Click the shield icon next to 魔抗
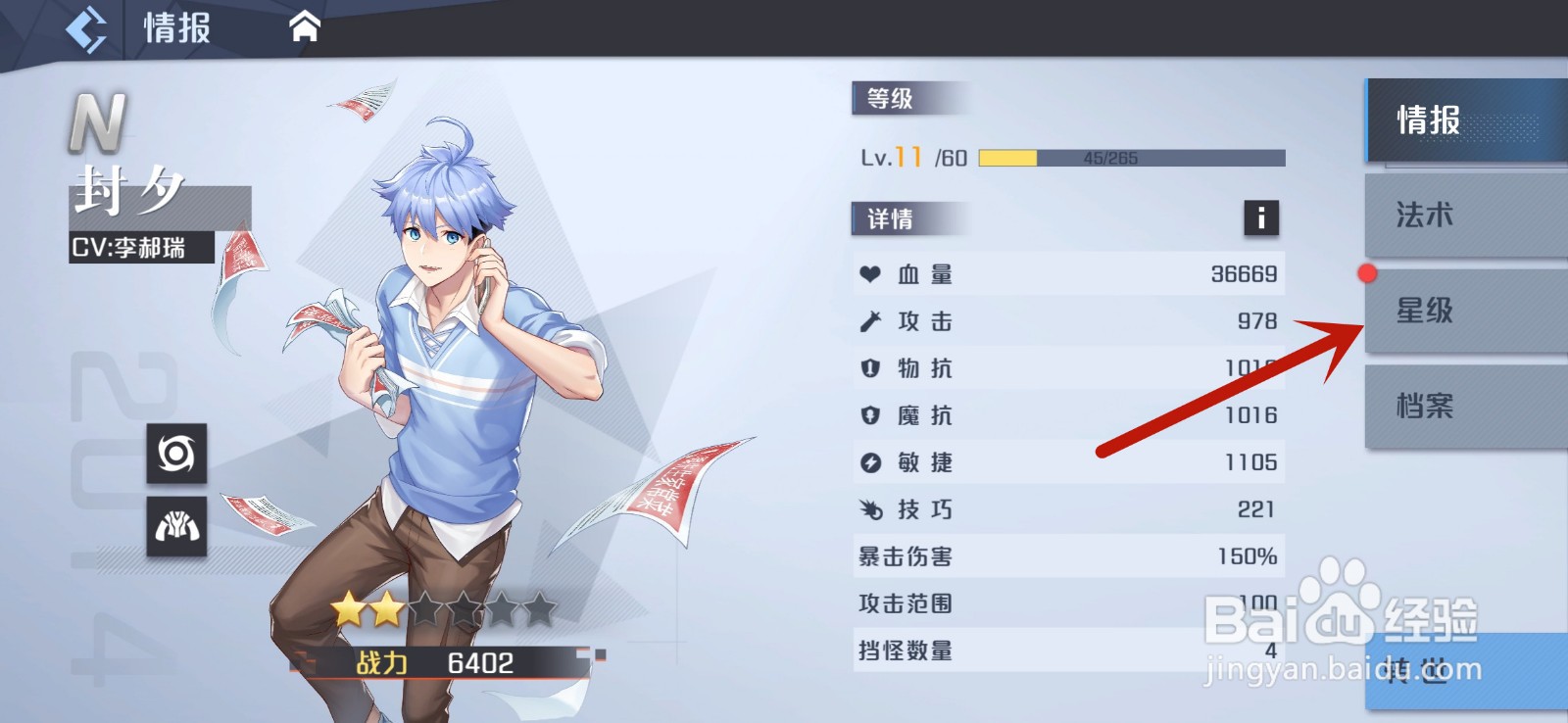This screenshot has width=1568, height=723. pos(870,416)
